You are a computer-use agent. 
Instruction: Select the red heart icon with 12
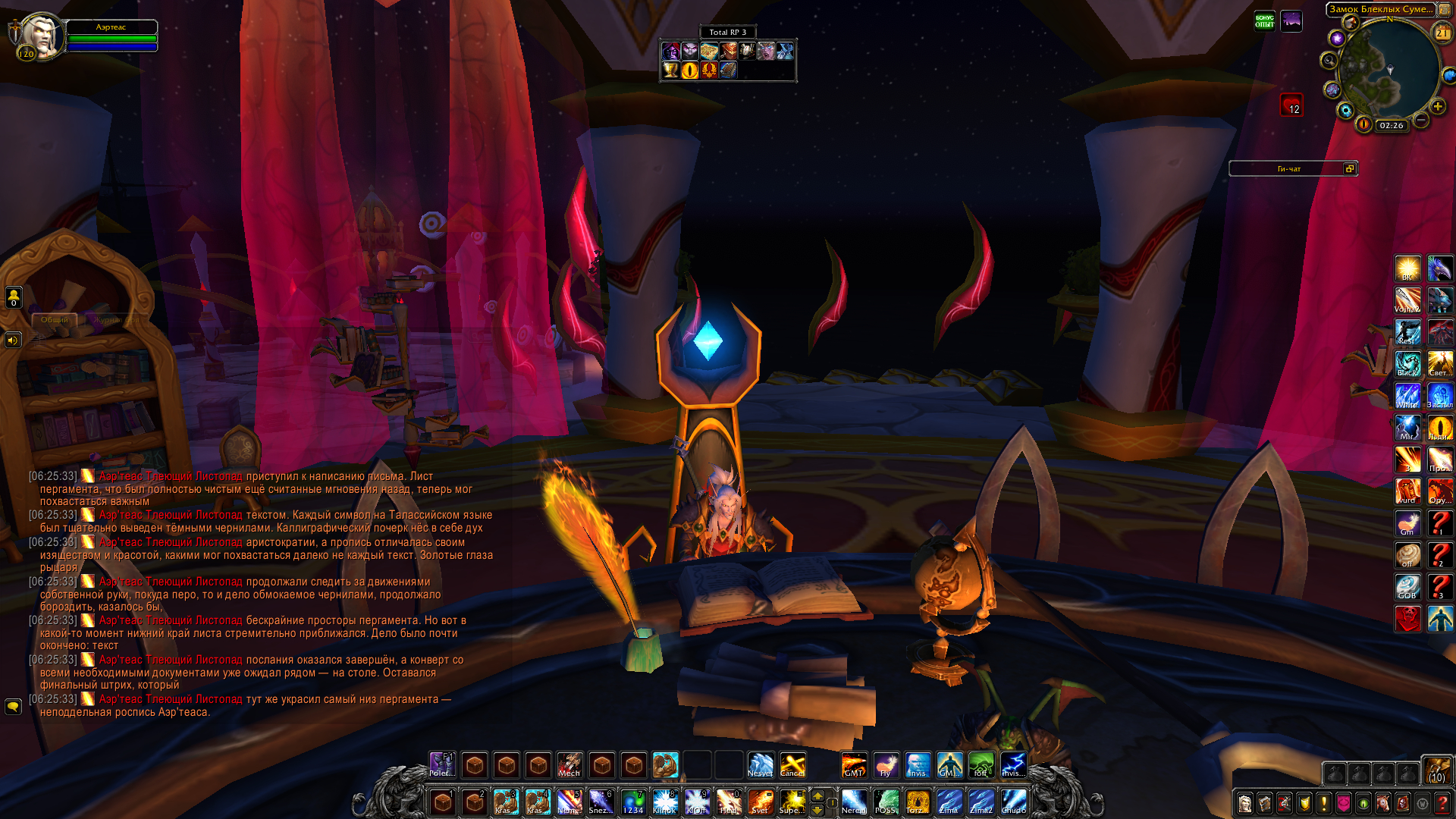tap(1291, 105)
